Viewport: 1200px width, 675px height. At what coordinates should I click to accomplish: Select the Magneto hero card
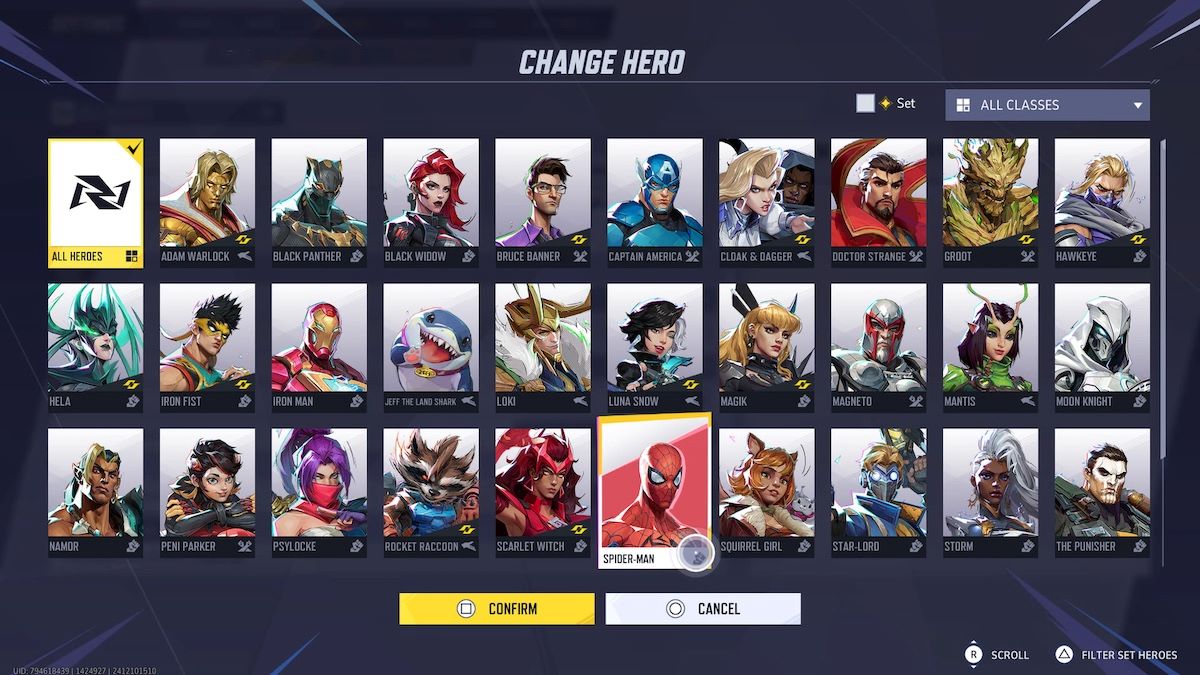(x=878, y=348)
